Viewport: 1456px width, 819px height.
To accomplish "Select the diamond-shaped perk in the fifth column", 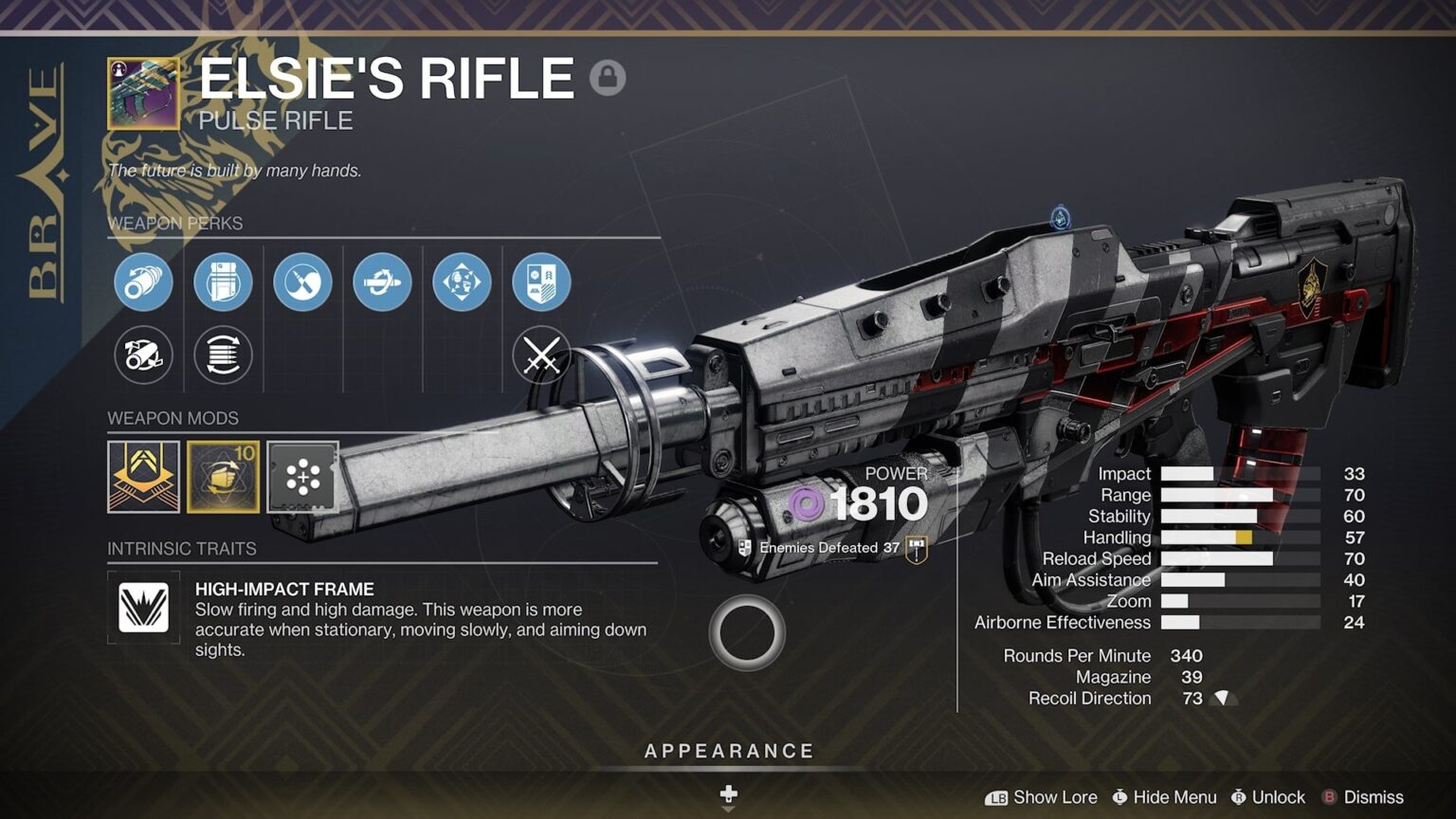I will pos(461,282).
